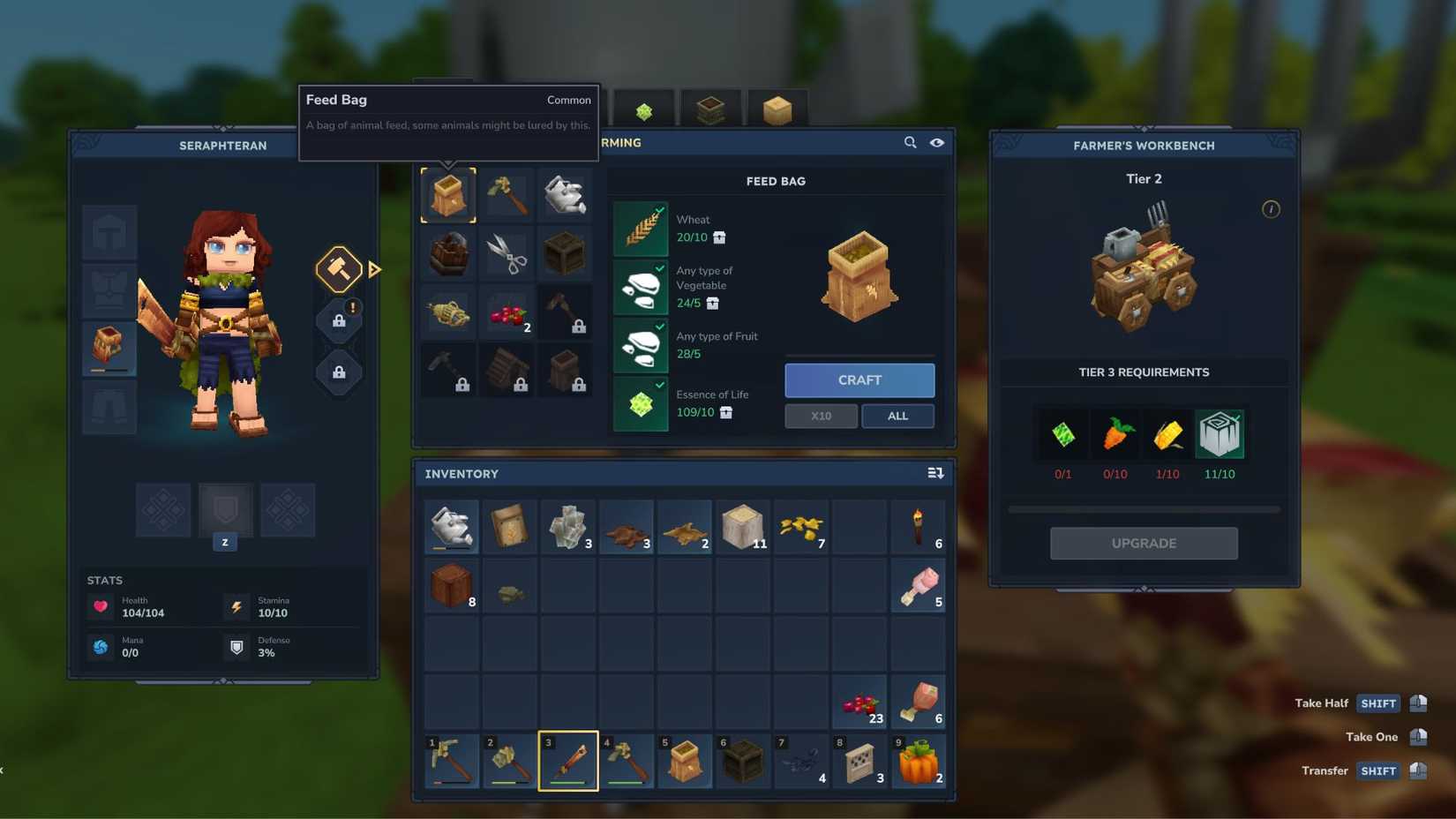Click the deposit chest icon next to Wheat
The height and width of the screenshot is (819, 1456).
tap(719, 237)
